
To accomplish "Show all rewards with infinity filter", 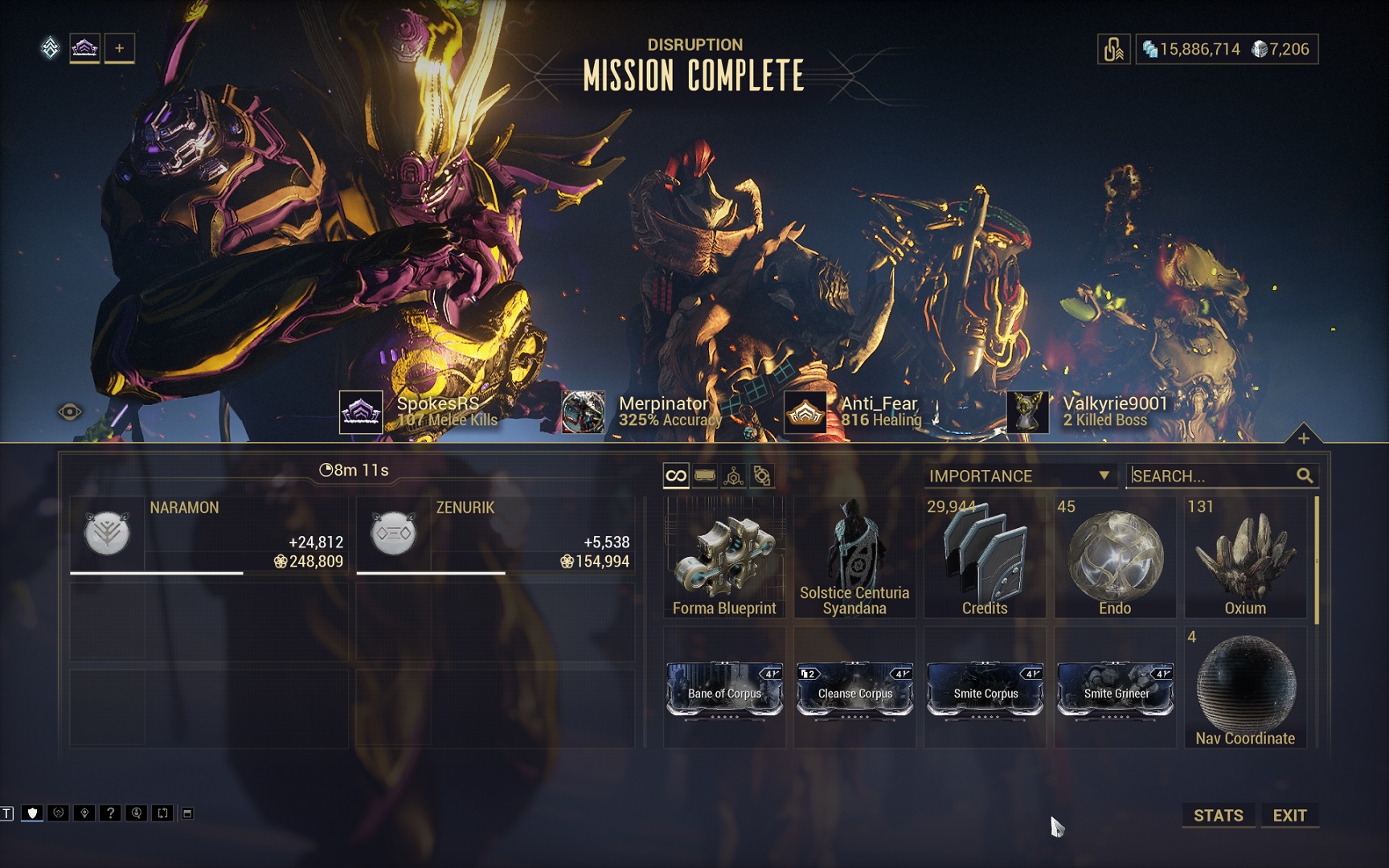I will (676, 476).
